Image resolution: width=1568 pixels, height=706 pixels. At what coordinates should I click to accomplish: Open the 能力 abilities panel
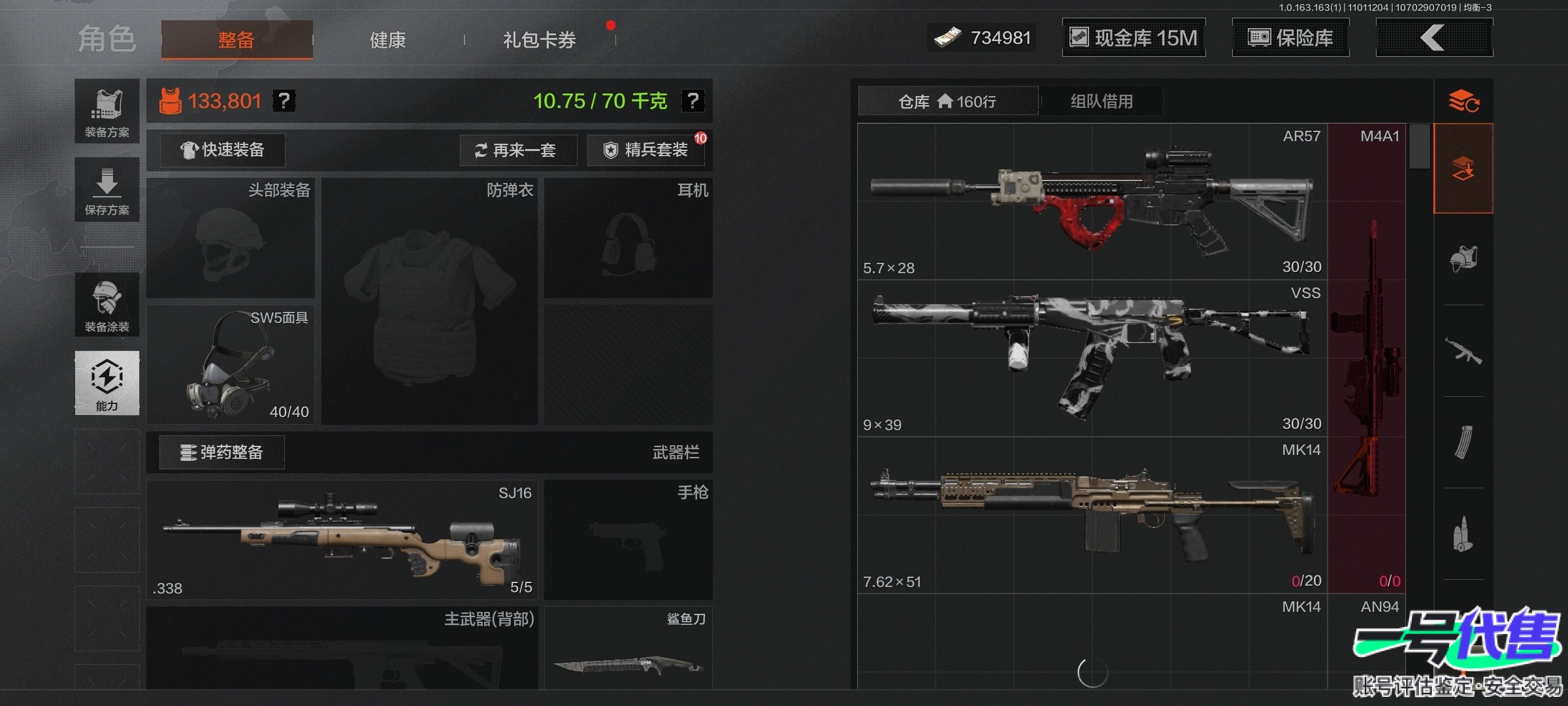pos(107,383)
